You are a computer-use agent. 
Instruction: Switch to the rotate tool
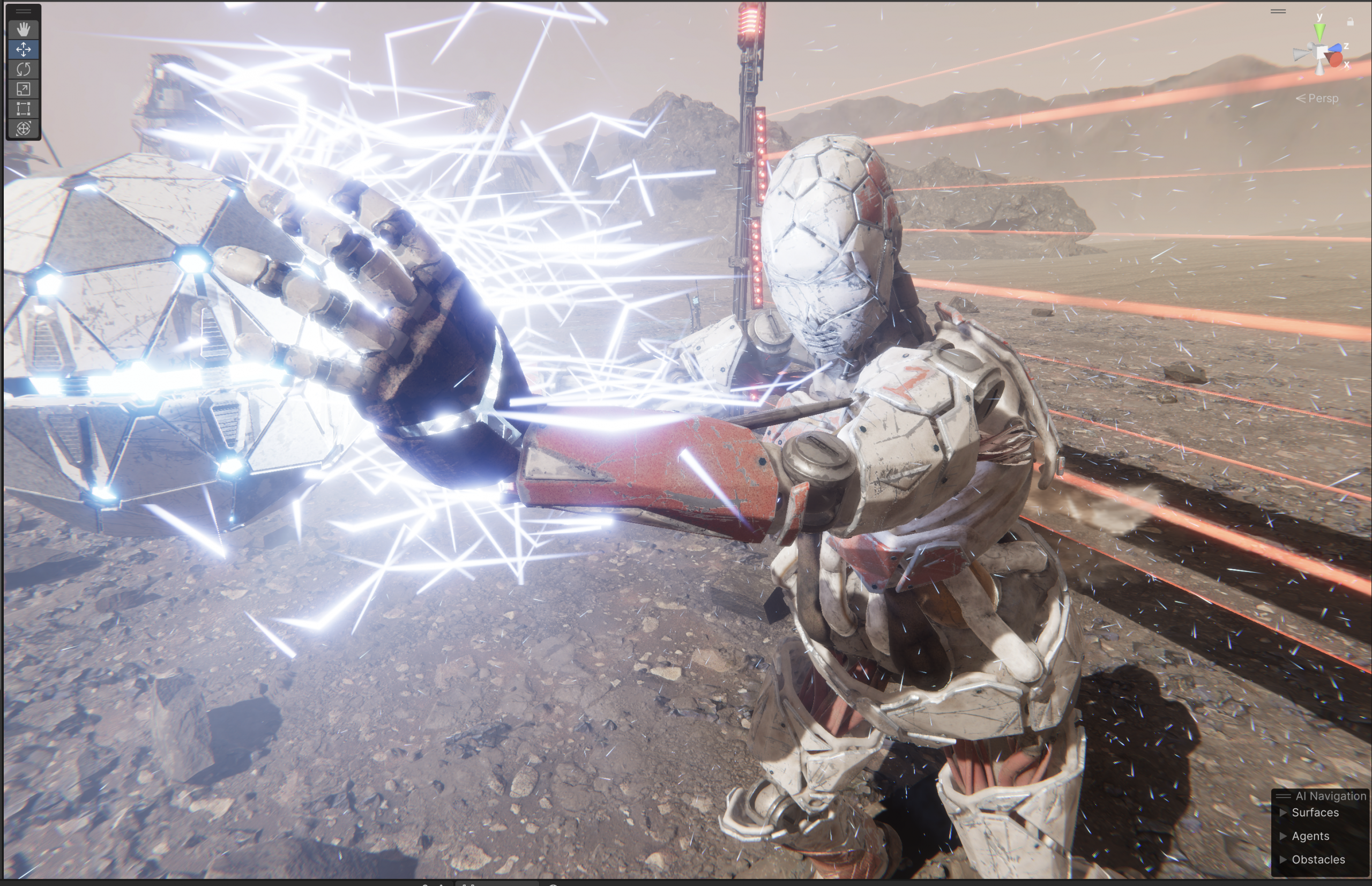click(x=24, y=69)
